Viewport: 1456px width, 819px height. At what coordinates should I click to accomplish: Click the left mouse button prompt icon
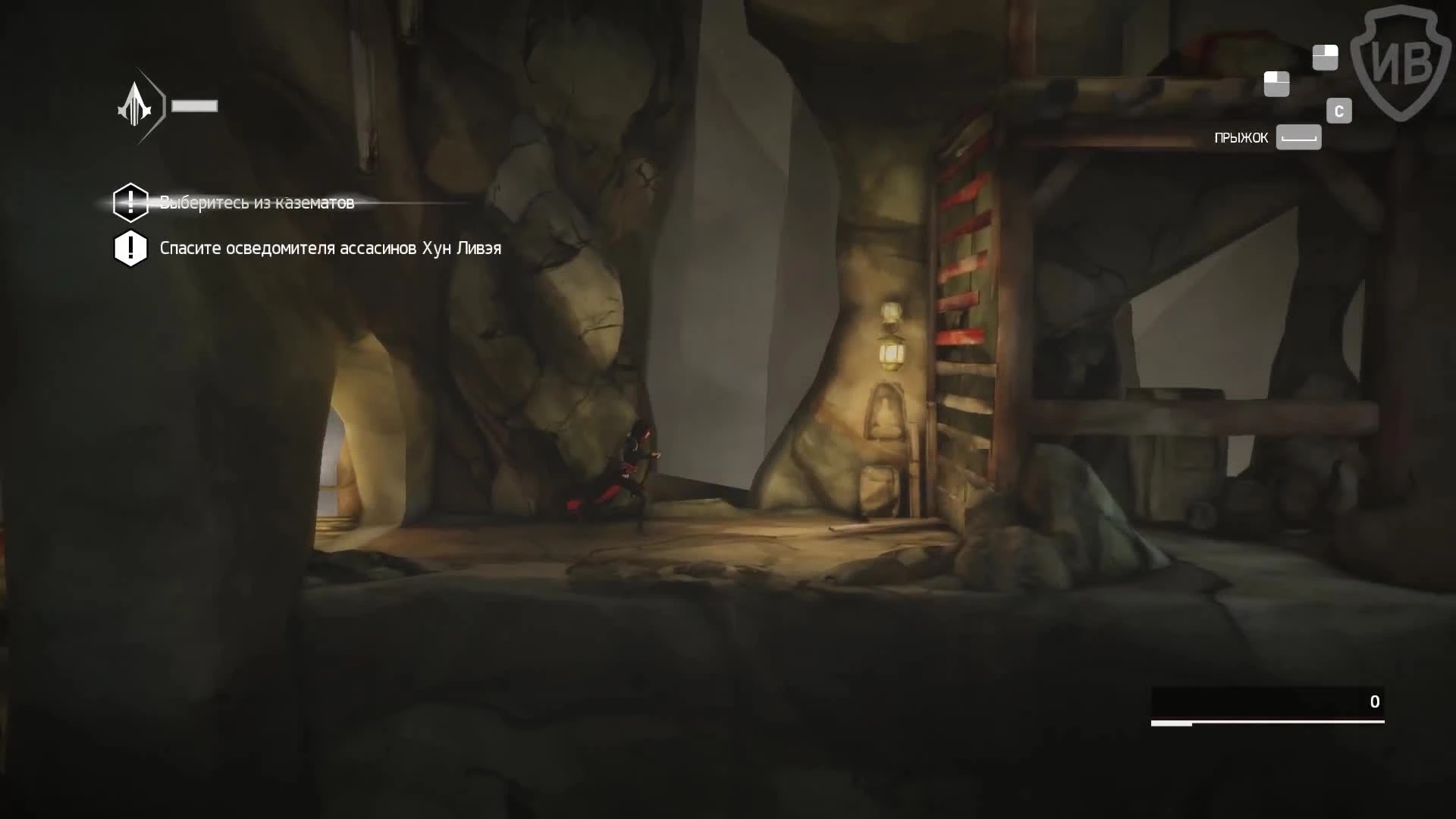[x=1277, y=84]
